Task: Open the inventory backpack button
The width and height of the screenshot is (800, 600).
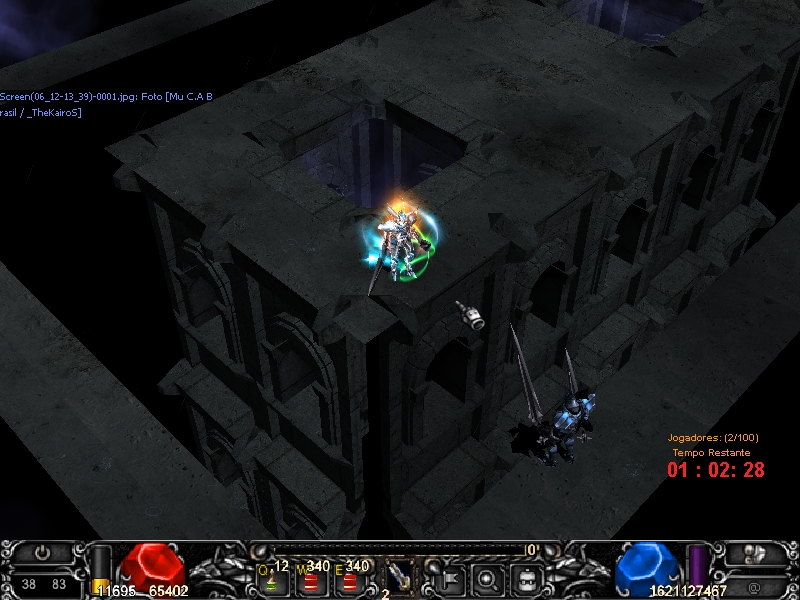Action: [527, 578]
